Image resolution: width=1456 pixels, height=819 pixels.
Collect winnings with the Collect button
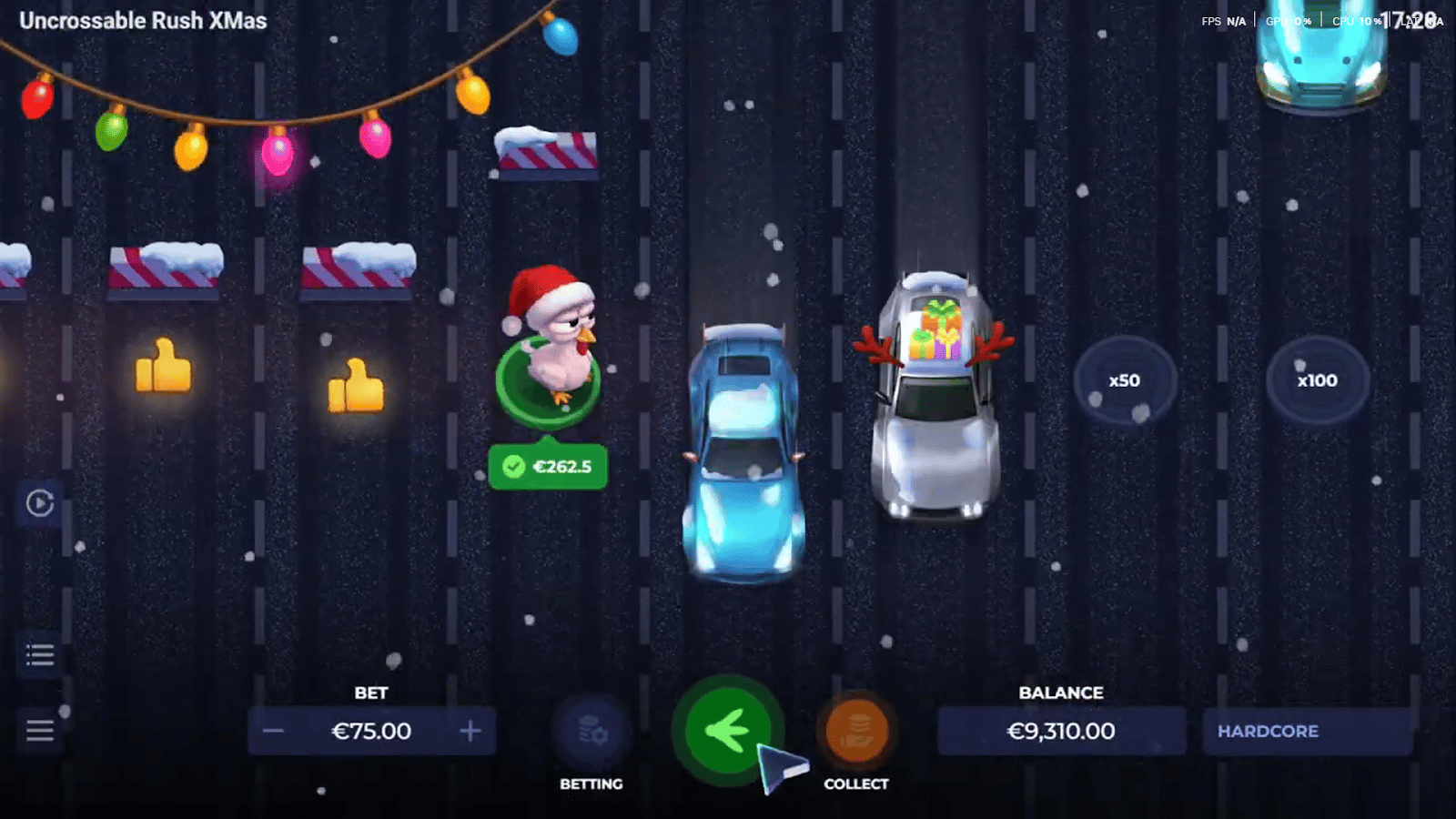coord(856,731)
